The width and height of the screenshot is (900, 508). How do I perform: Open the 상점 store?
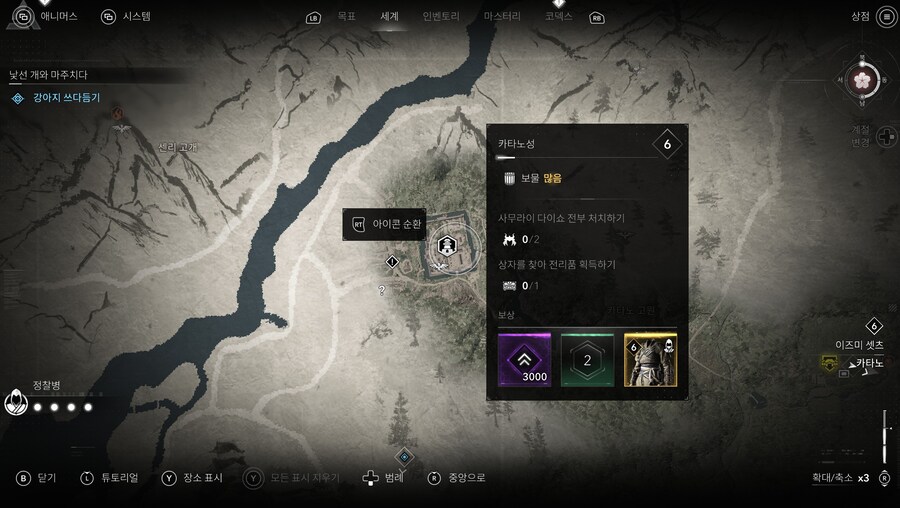click(860, 16)
